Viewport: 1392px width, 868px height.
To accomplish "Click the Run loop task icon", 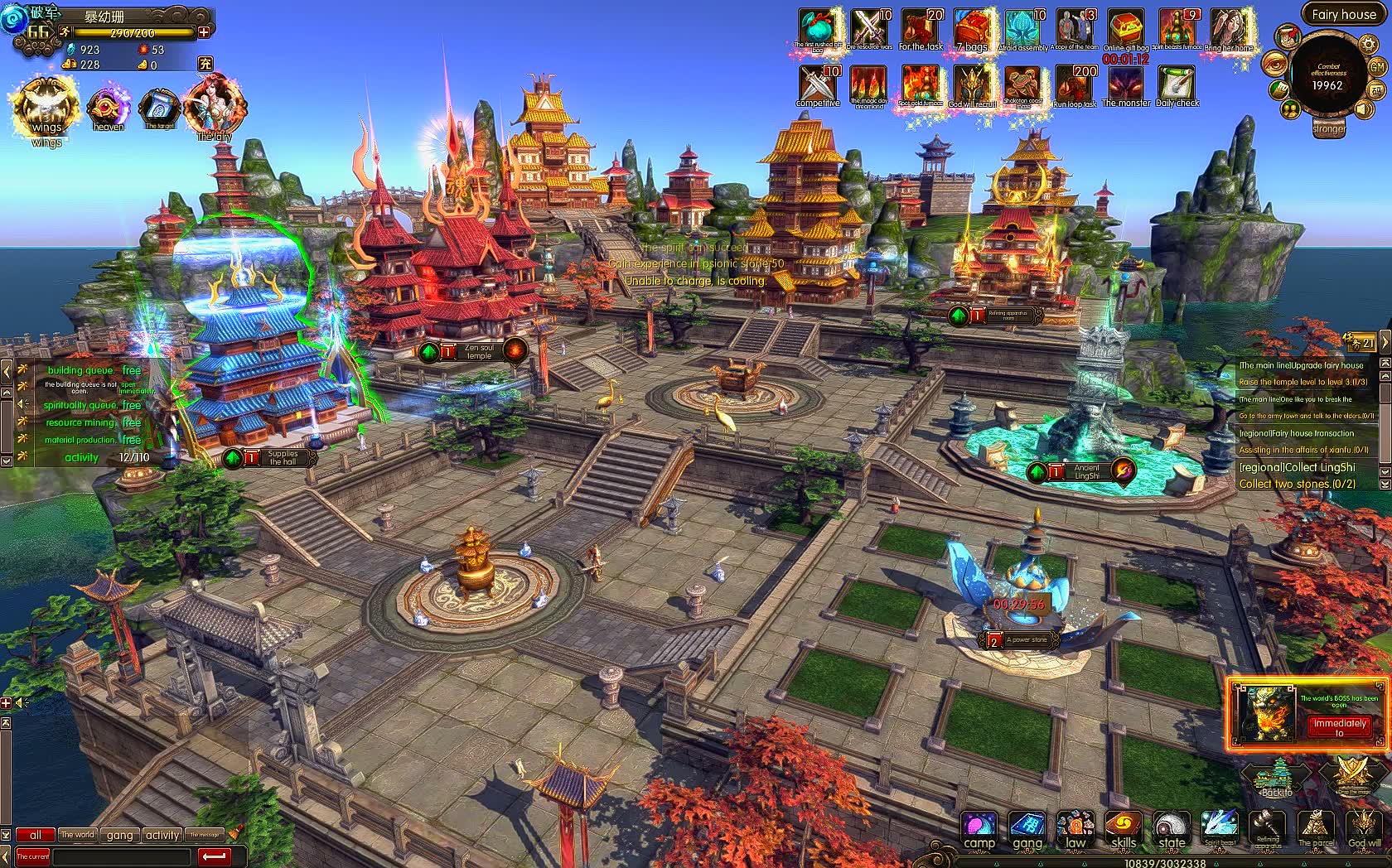I will coord(1075,83).
